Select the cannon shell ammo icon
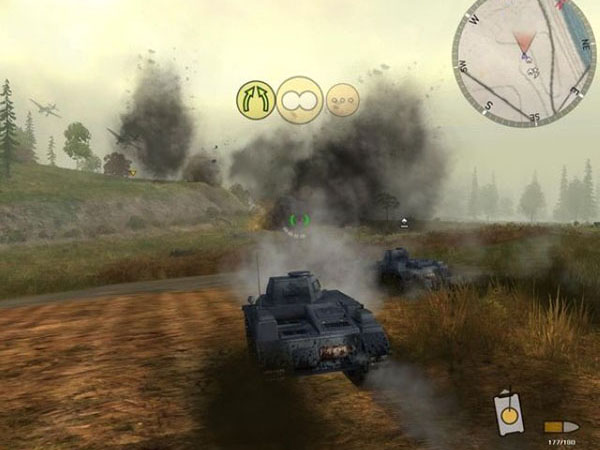 coord(562,426)
